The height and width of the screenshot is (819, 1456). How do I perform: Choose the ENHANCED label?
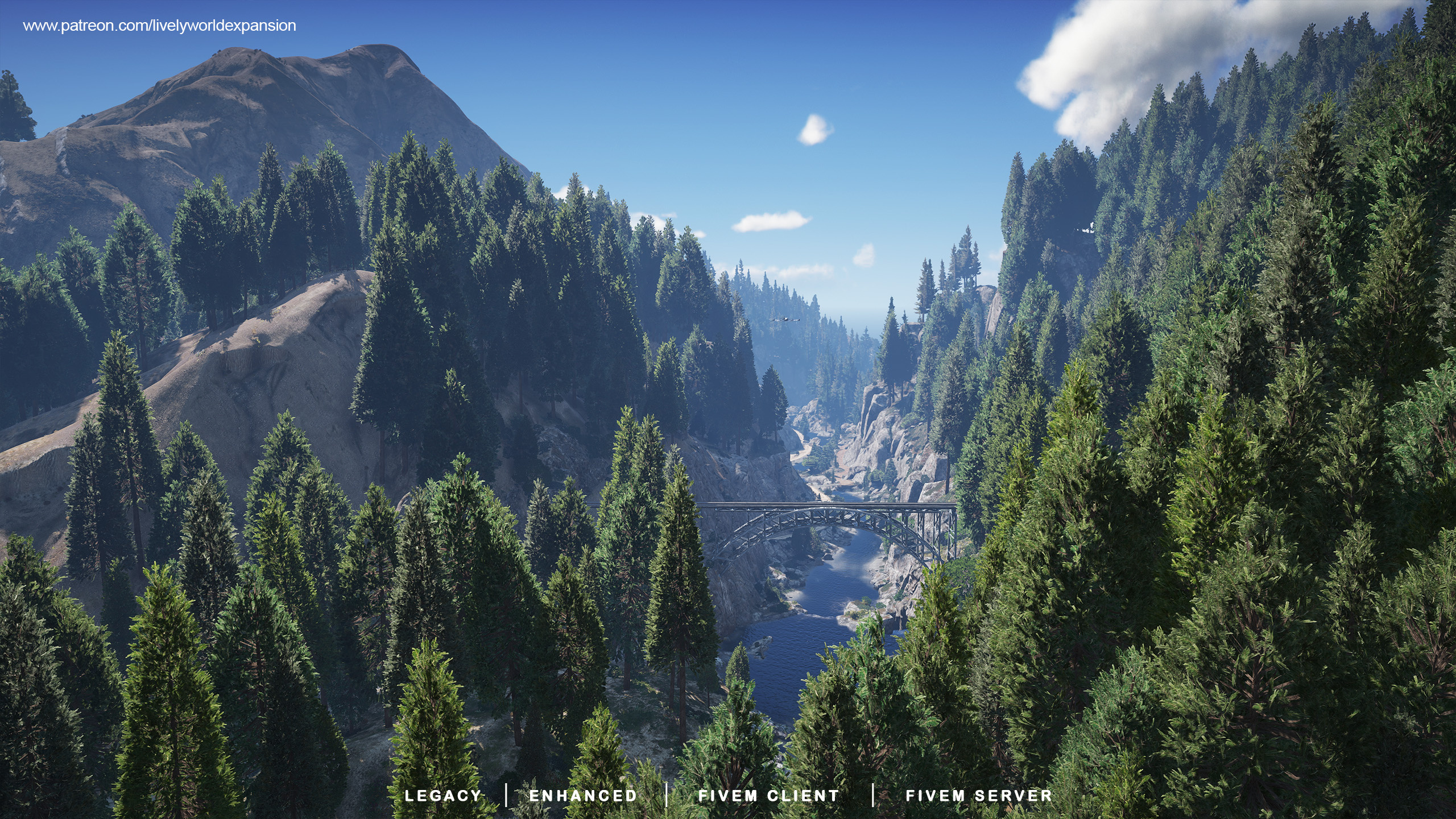tap(583, 795)
